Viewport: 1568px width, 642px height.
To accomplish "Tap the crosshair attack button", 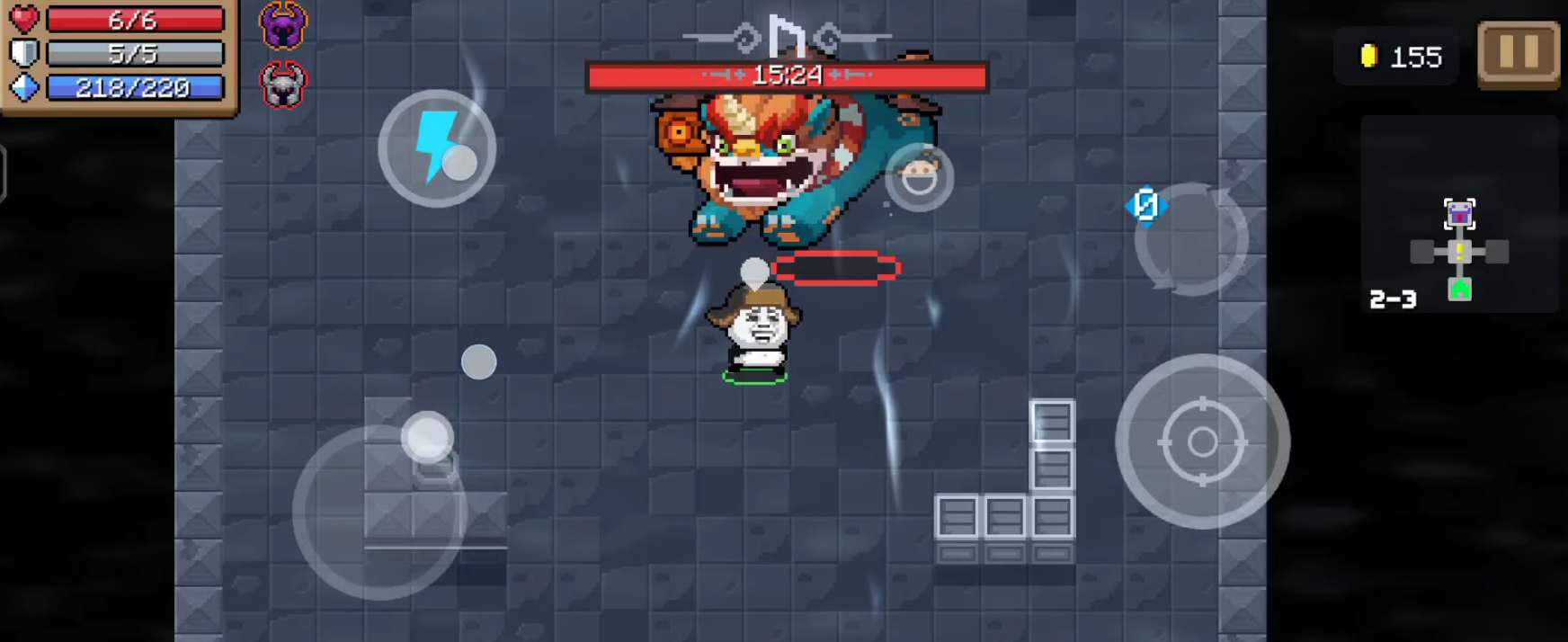I will pos(1202,441).
